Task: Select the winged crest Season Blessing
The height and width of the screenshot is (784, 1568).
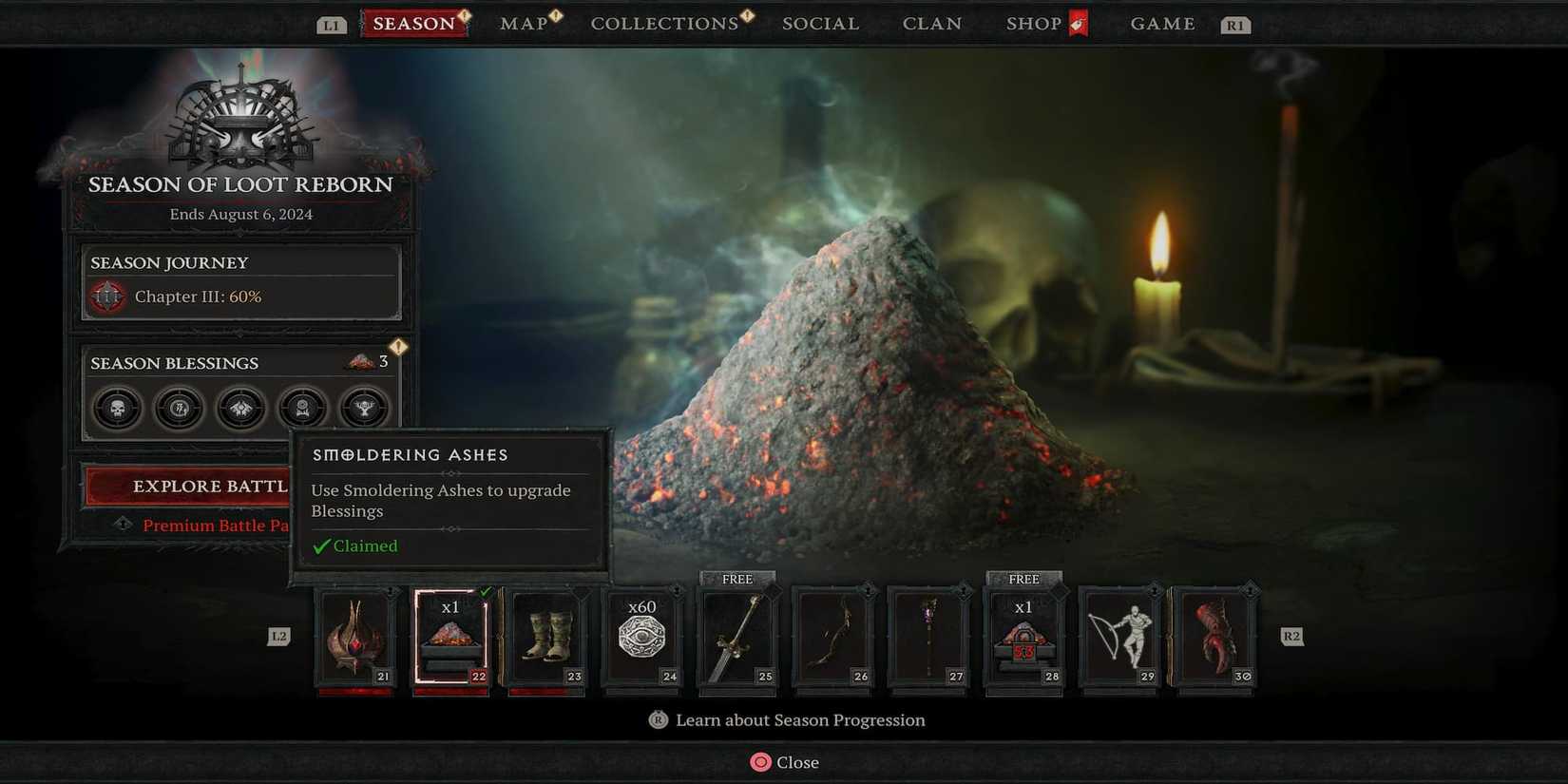Action: point(240,407)
